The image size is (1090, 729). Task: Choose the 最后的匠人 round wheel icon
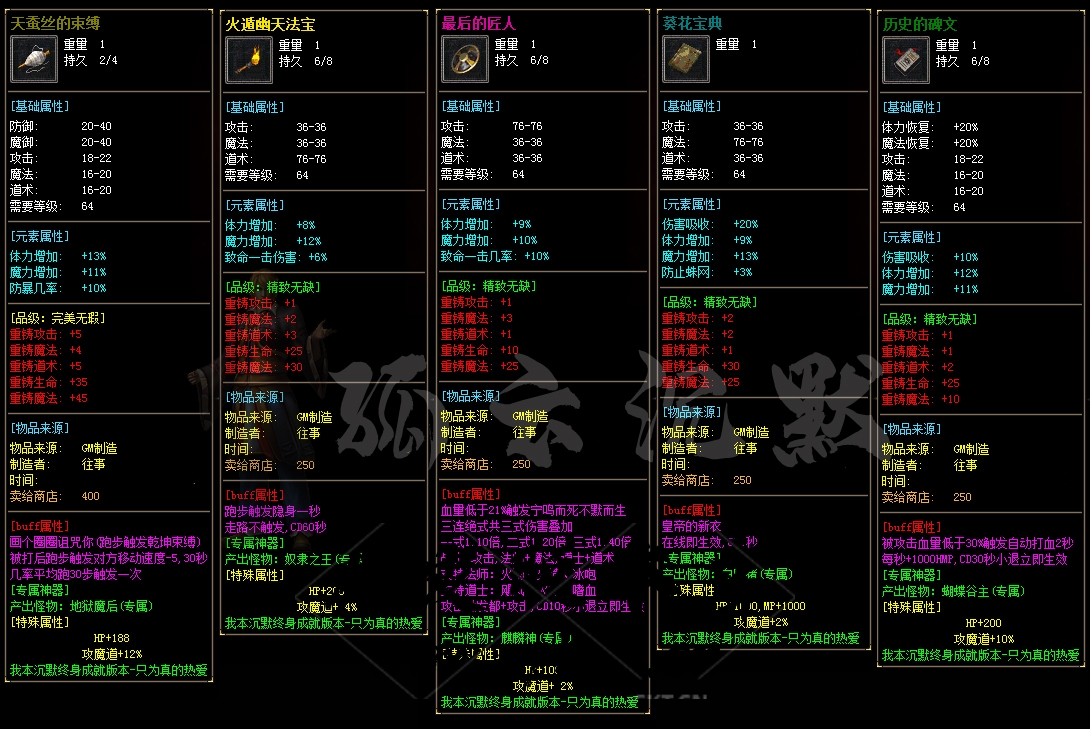[x=465, y=60]
